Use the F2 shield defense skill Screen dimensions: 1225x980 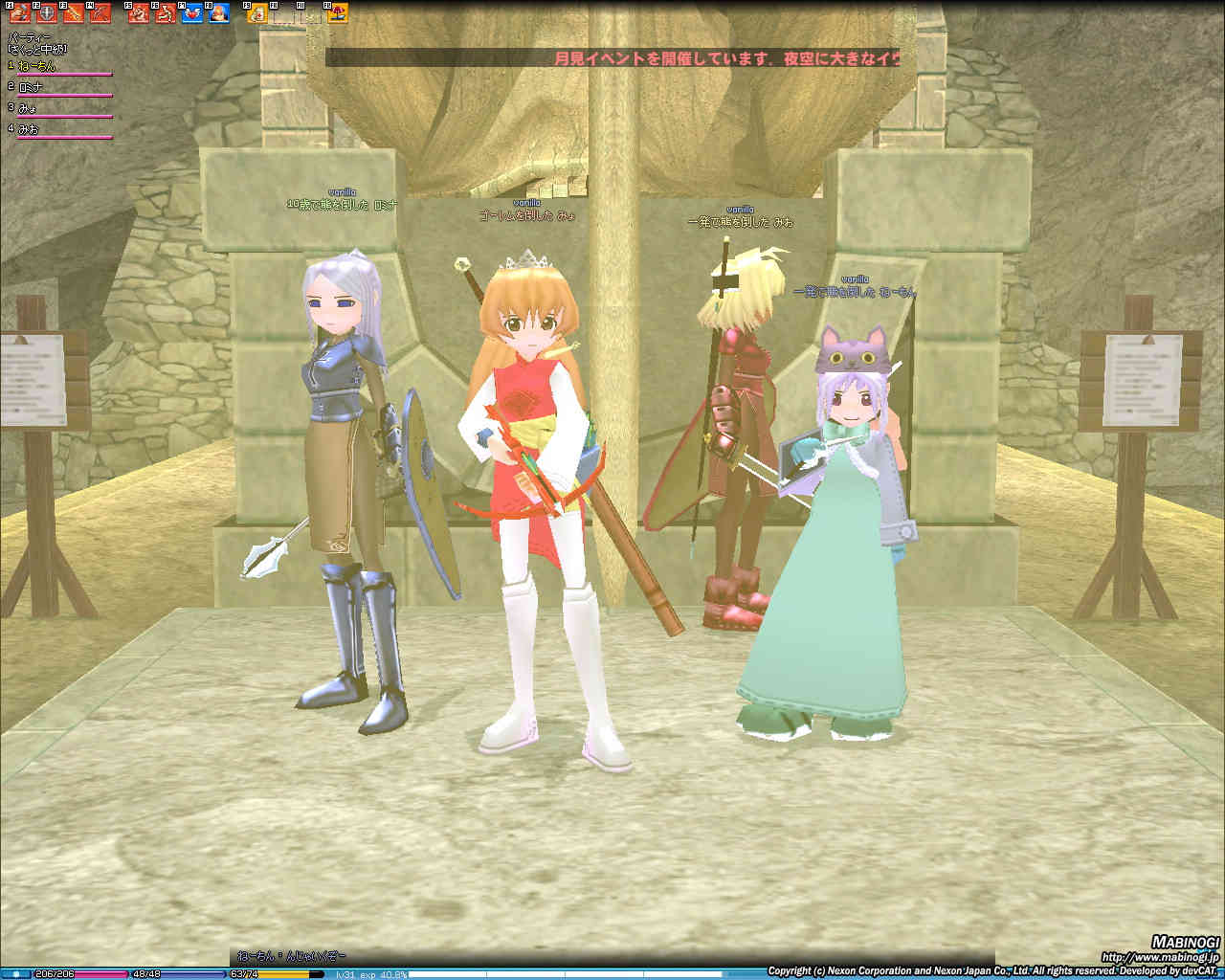[x=47, y=13]
